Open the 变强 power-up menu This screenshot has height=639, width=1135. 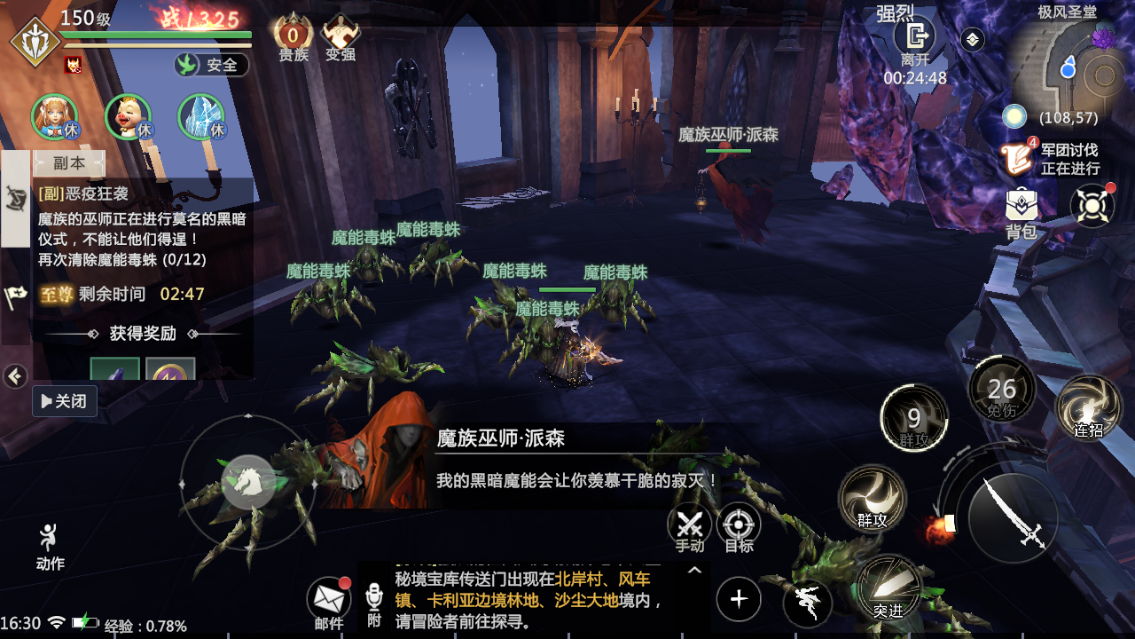pyautogui.click(x=341, y=38)
